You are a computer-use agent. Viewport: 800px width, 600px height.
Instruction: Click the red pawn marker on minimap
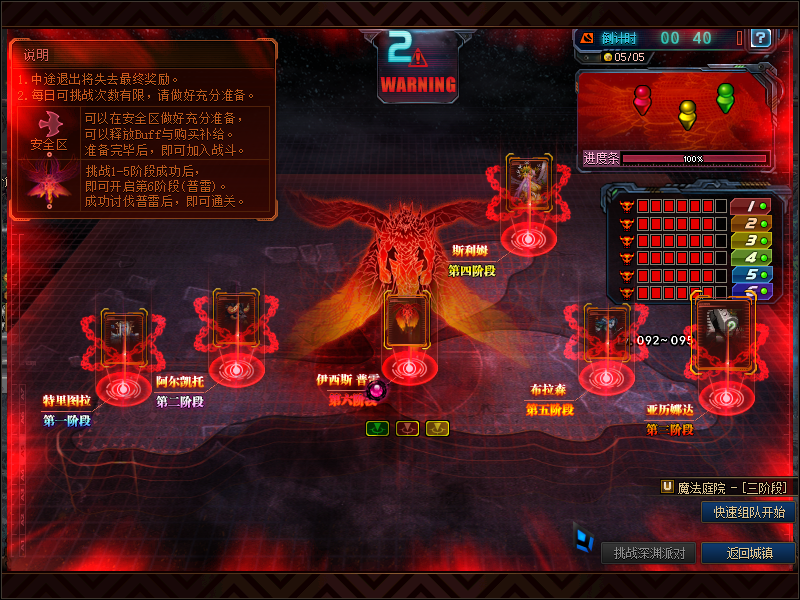pos(642,97)
